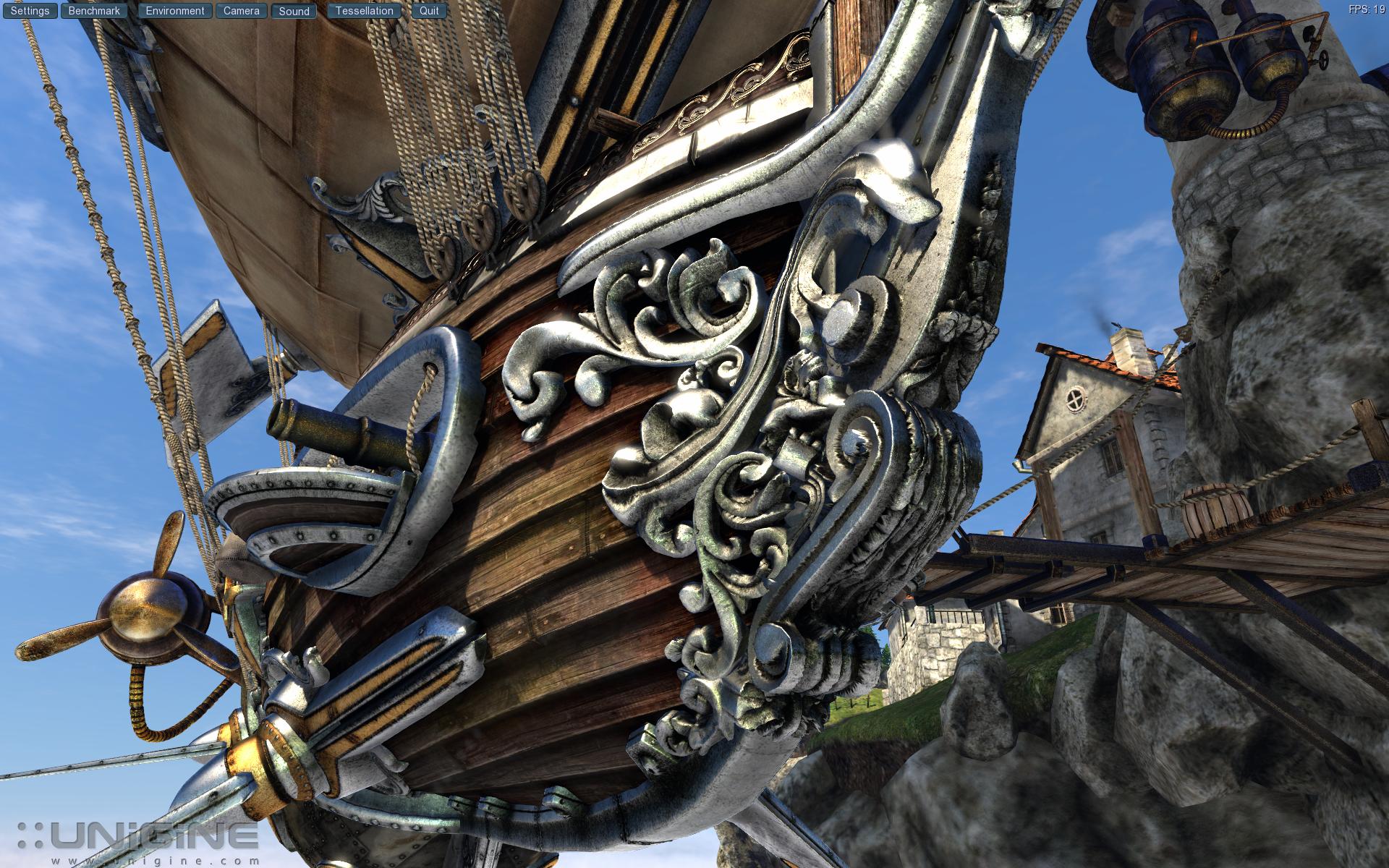Change the Tessellation setting
Image resolution: width=1389 pixels, height=868 pixels.
click(364, 11)
